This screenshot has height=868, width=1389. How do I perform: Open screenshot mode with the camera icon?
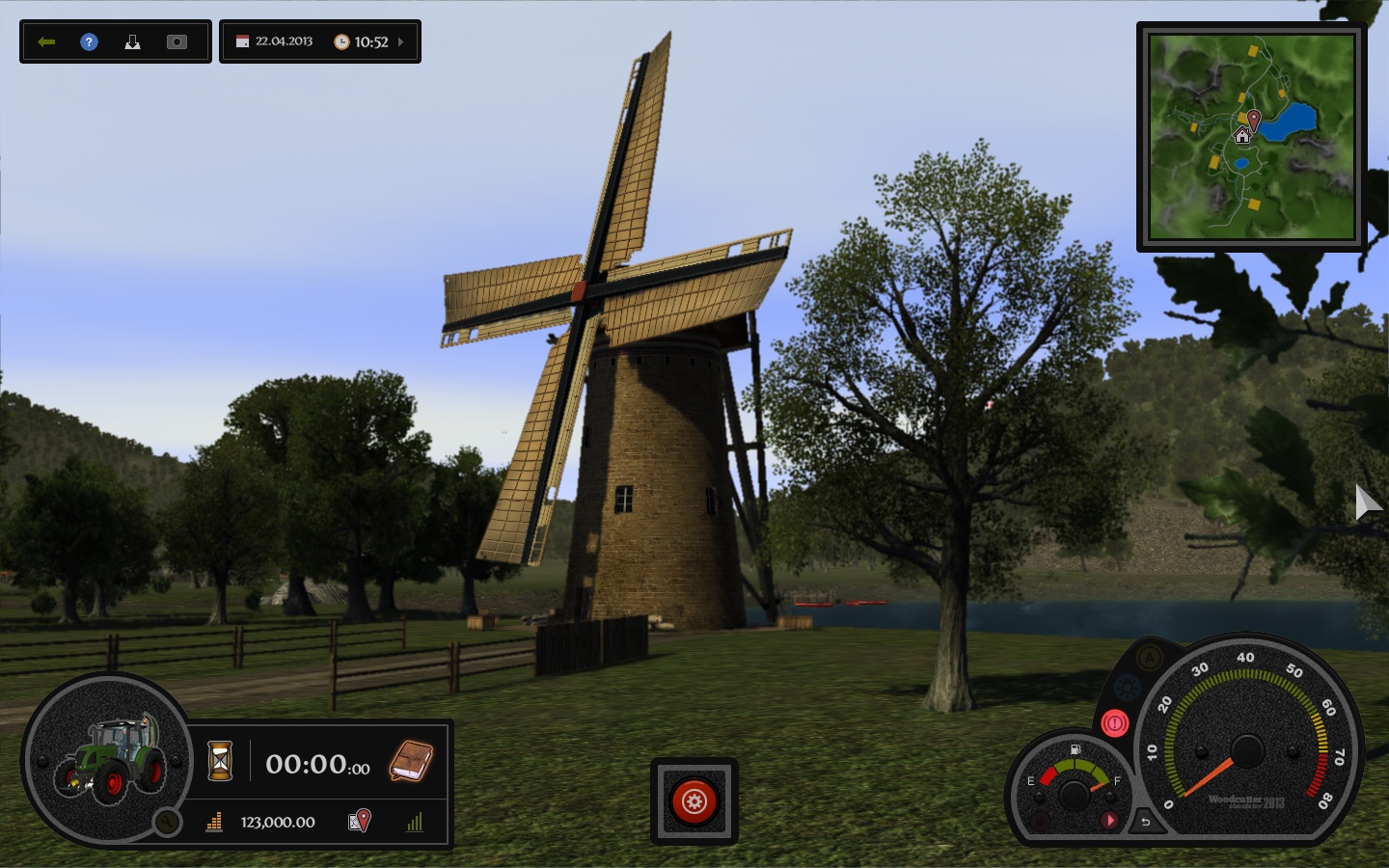coord(177,41)
